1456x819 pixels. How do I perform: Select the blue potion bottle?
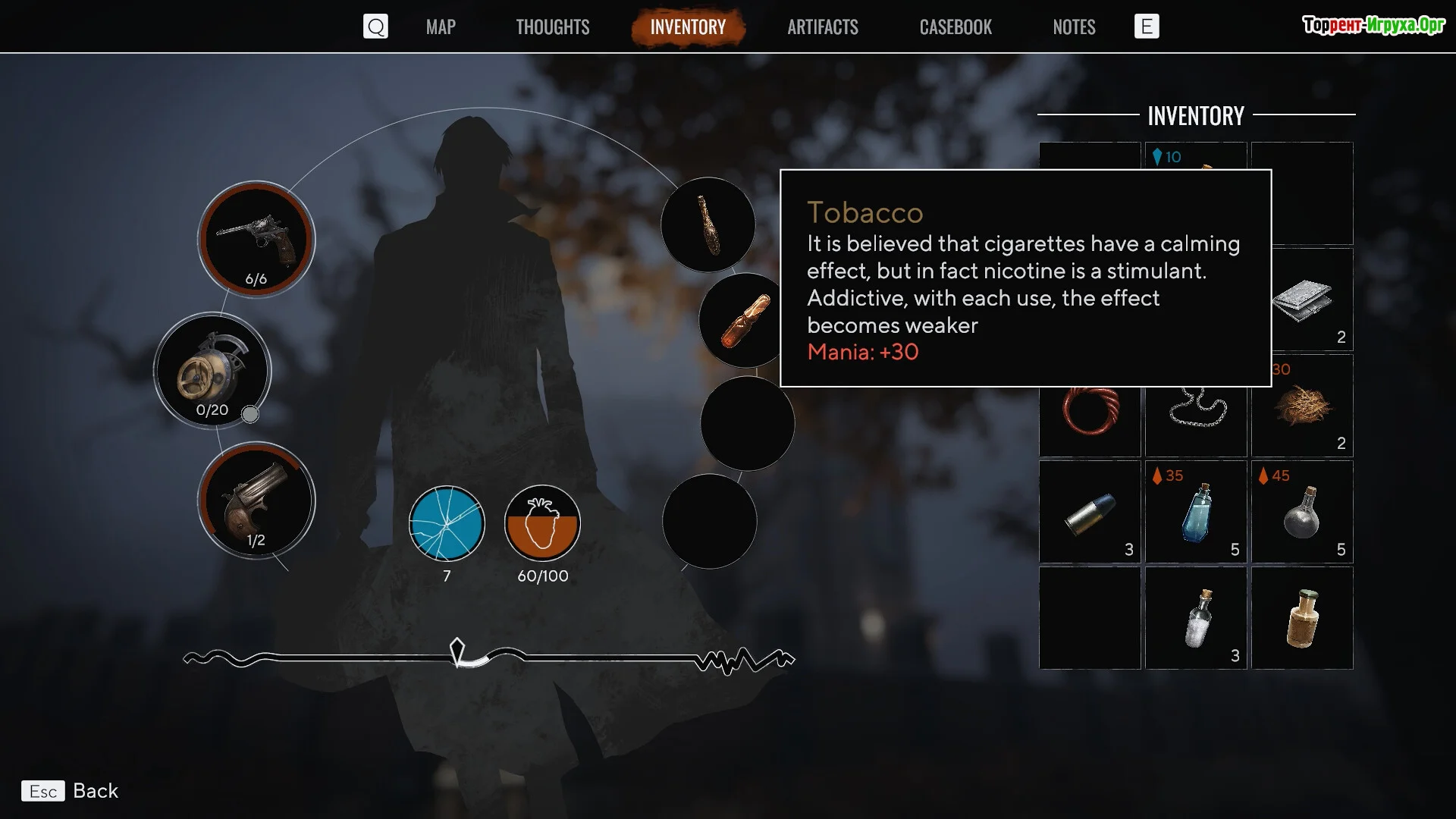coord(1196,512)
